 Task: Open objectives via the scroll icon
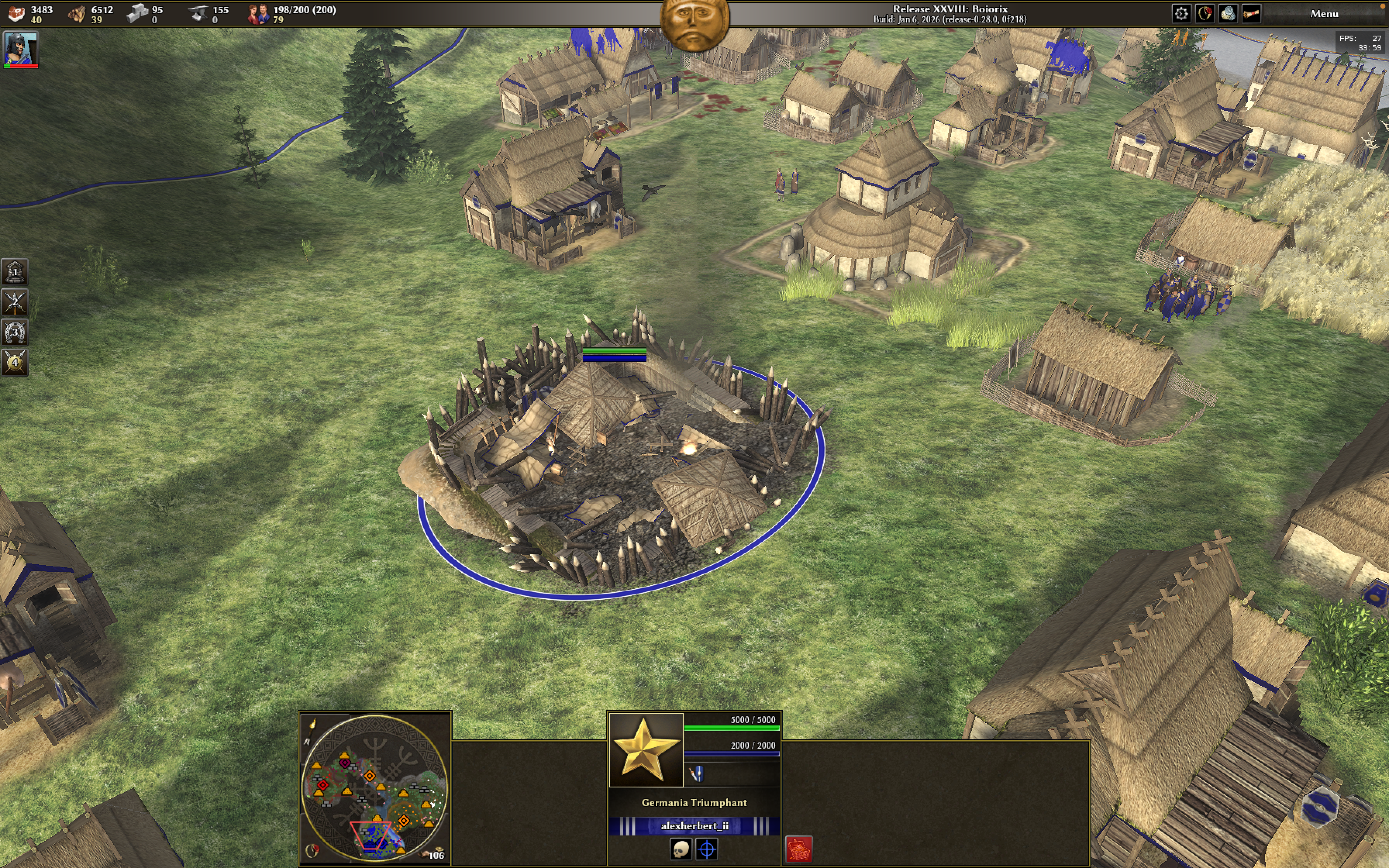pos(1251,14)
